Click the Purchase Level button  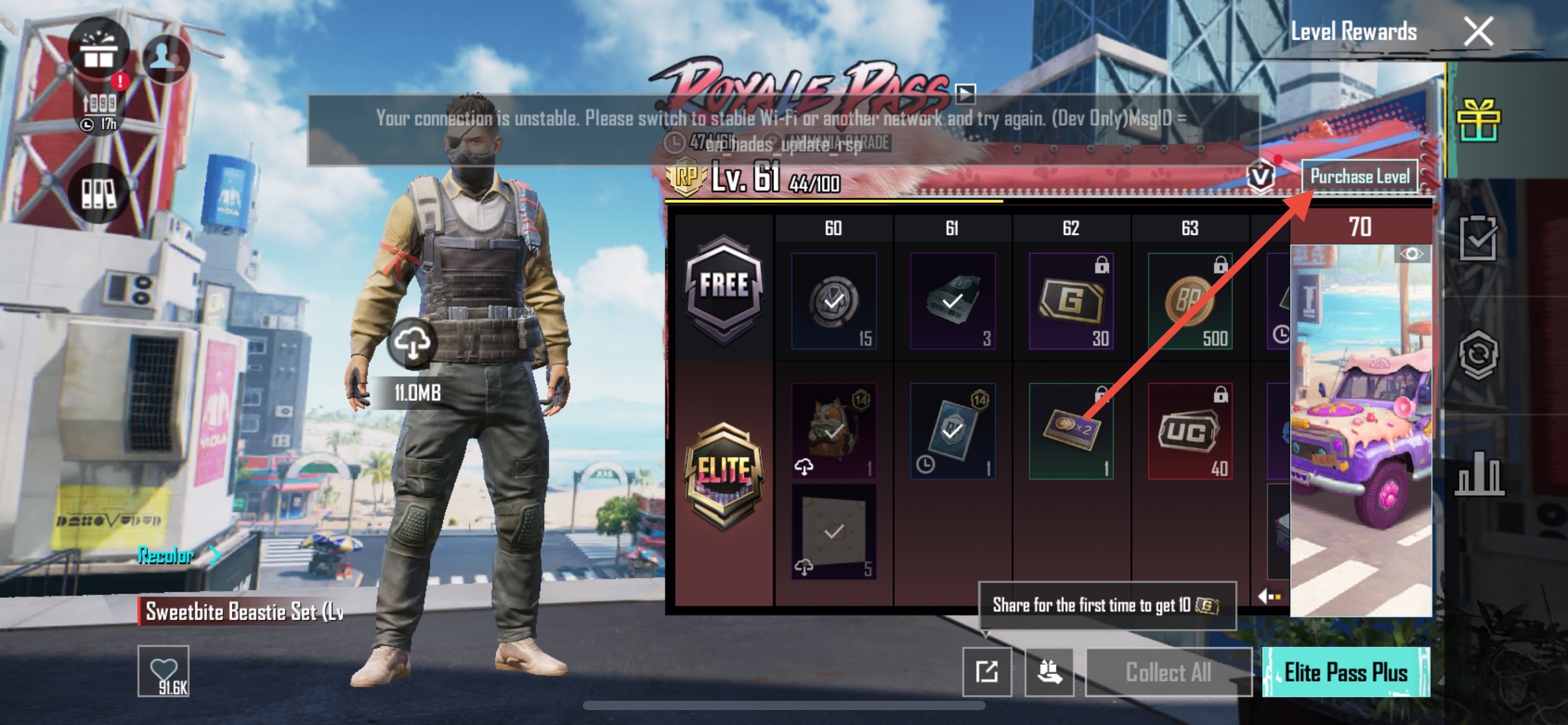pos(1359,177)
